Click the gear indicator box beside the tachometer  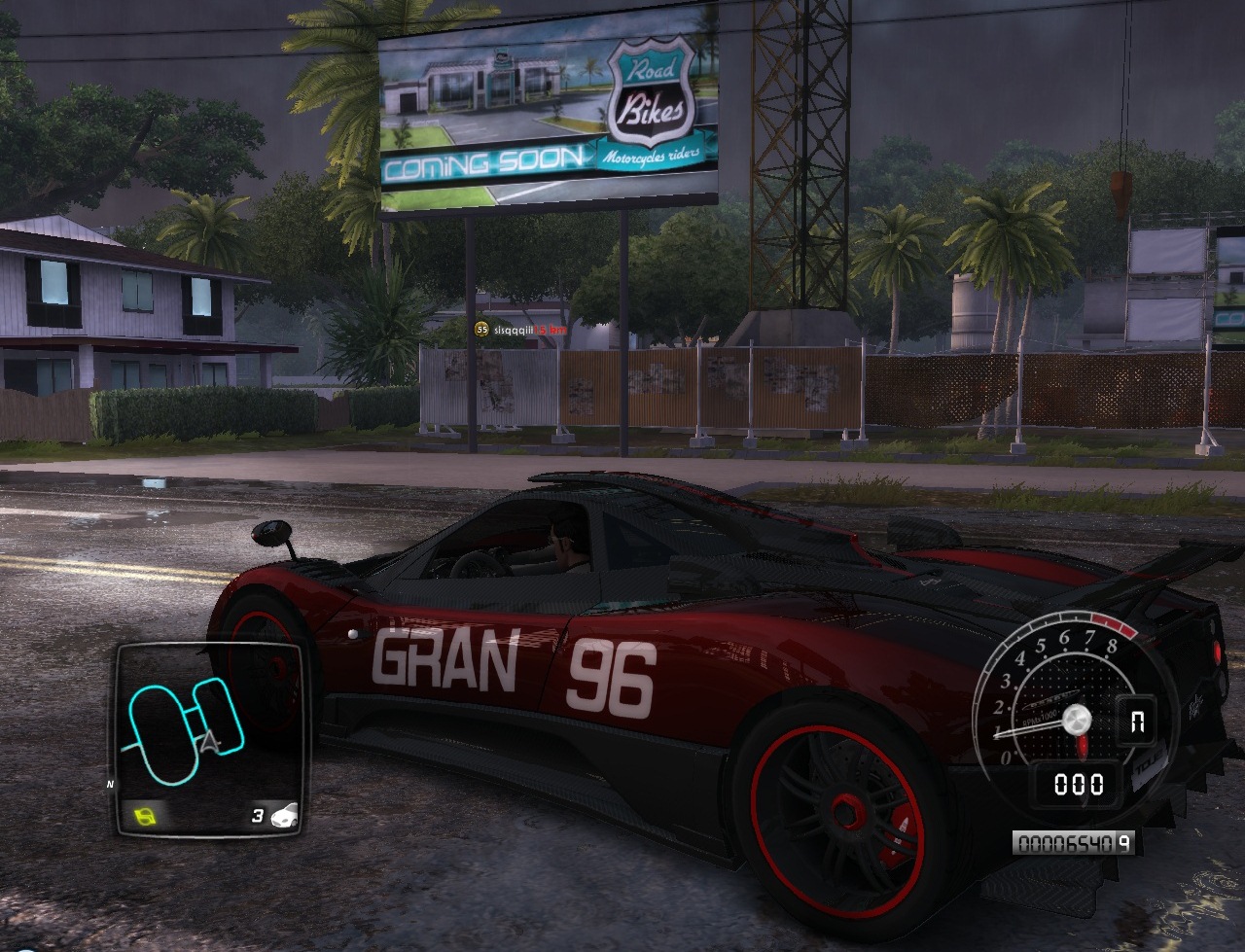pyautogui.click(x=1135, y=722)
